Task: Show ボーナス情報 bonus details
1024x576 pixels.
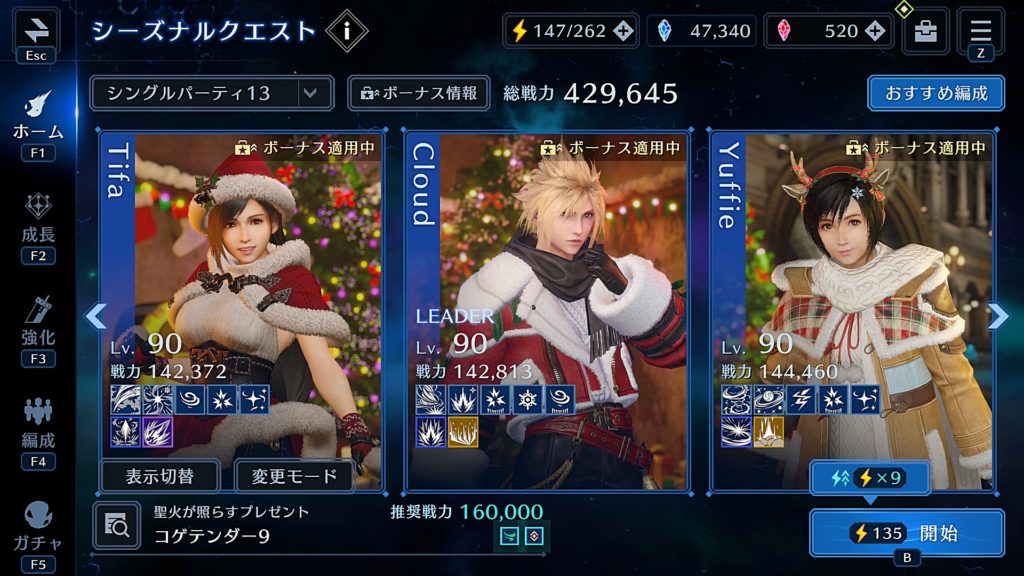Action: coord(419,93)
